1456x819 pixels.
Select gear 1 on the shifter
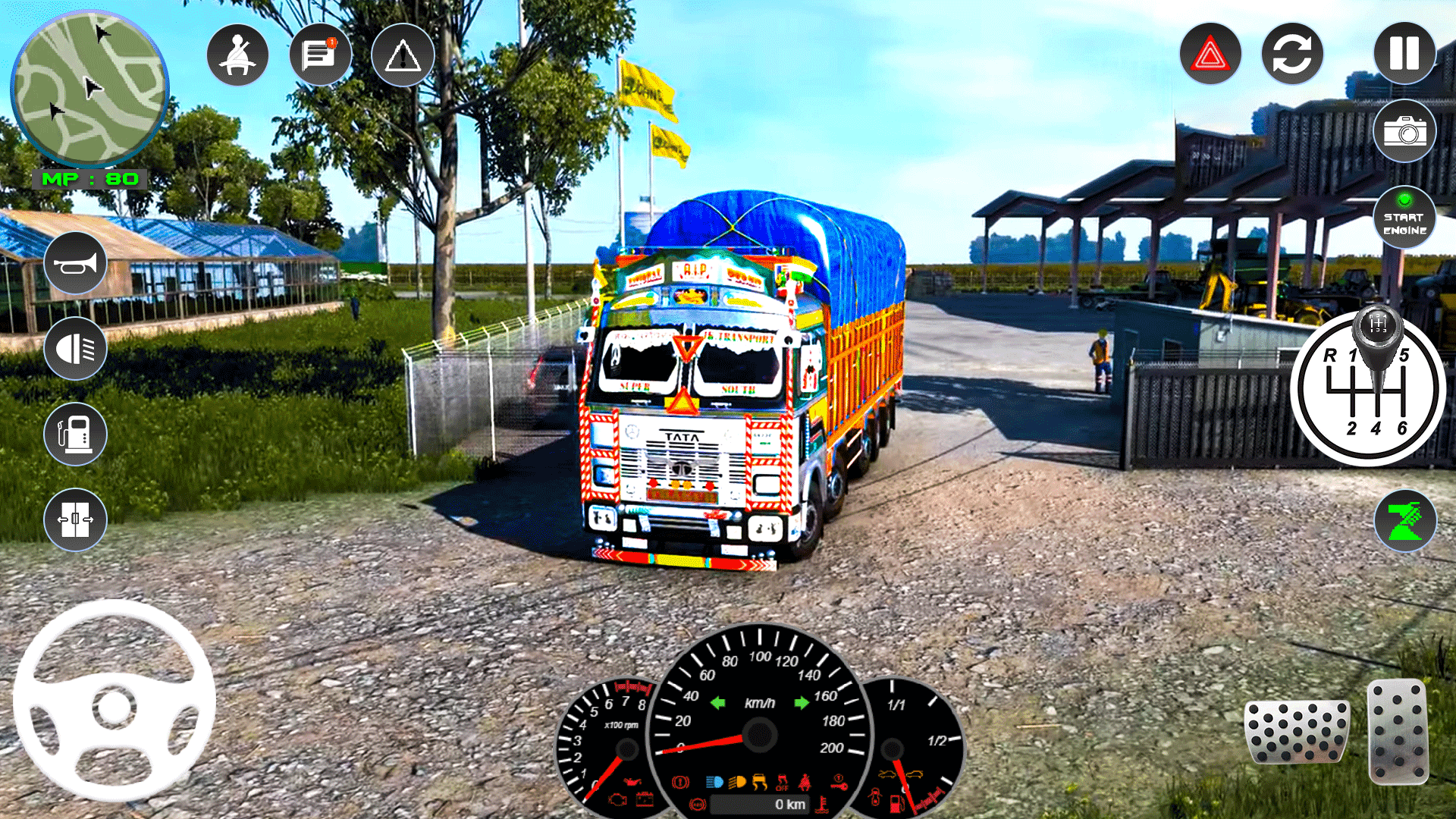[x=1353, y=354]
